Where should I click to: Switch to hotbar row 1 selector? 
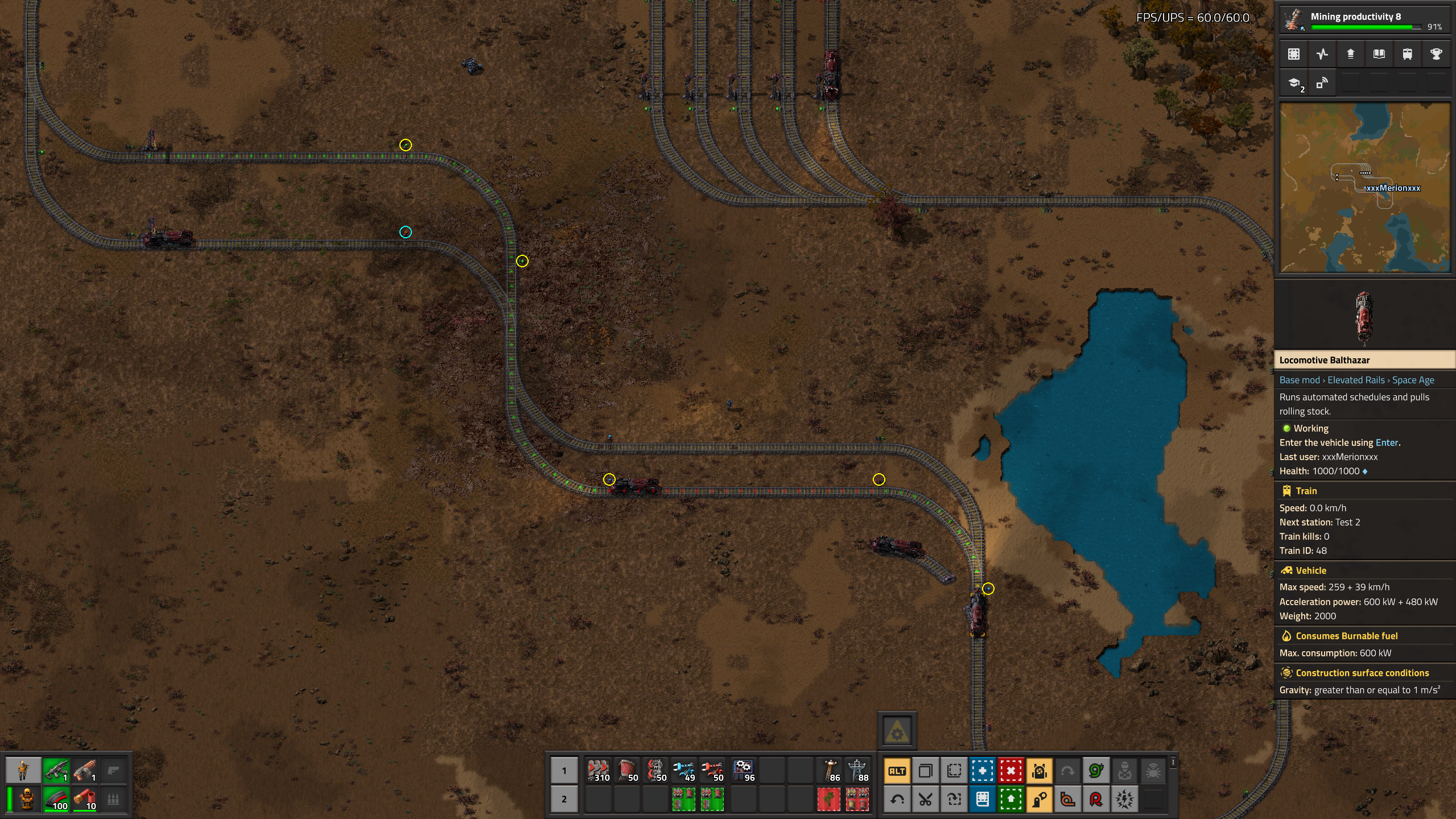coord(564,771)
